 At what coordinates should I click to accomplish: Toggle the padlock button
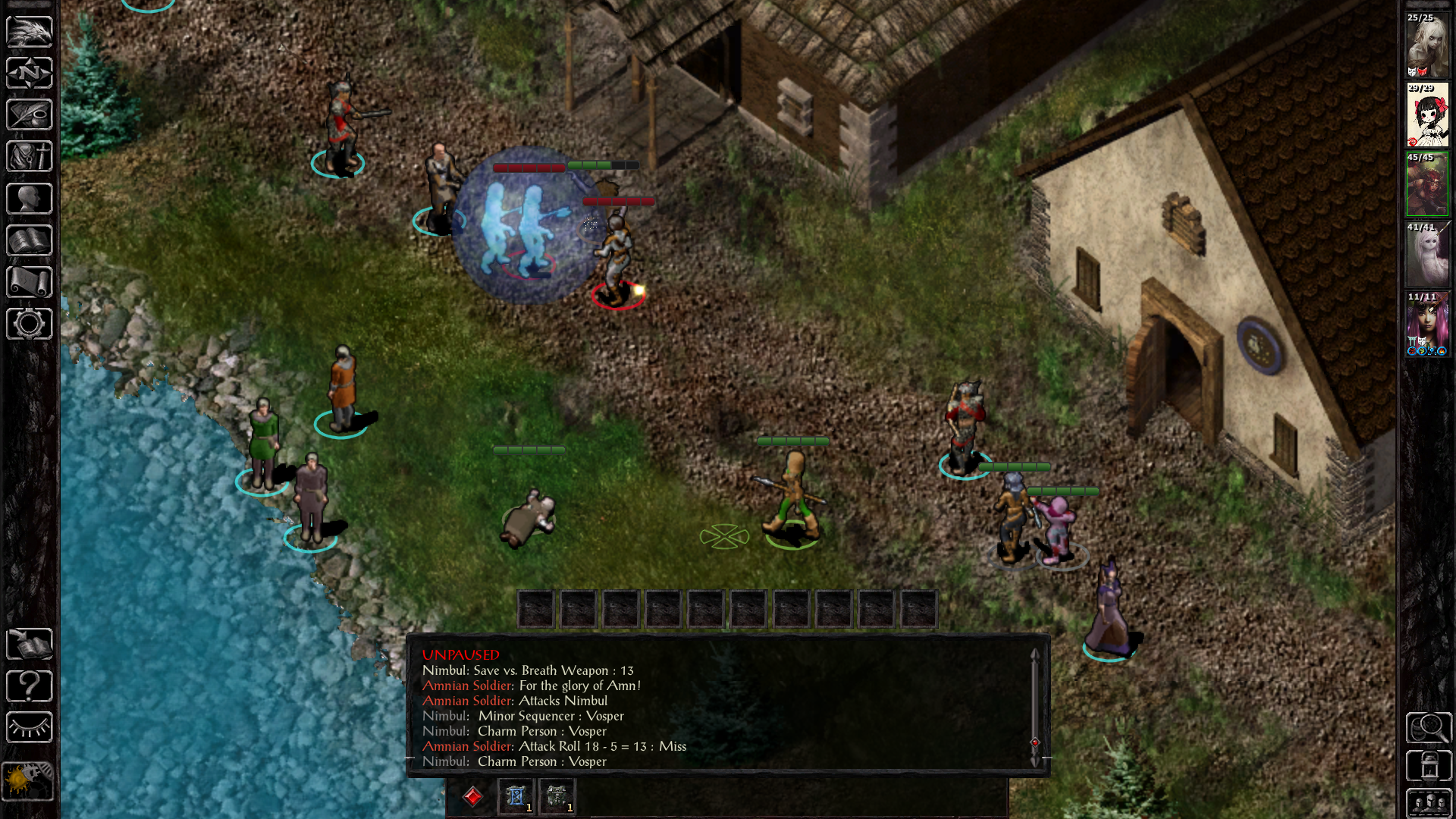[x=1429, y=765]
